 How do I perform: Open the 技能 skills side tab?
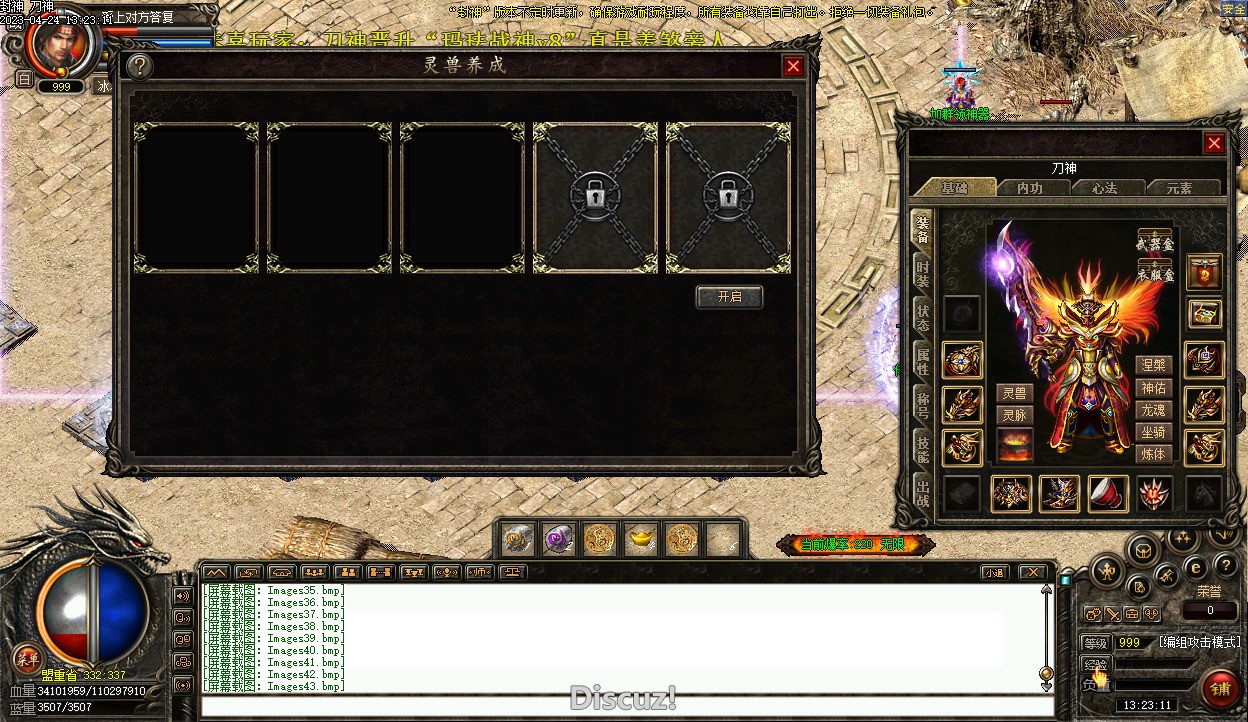[x=922, y=448]
